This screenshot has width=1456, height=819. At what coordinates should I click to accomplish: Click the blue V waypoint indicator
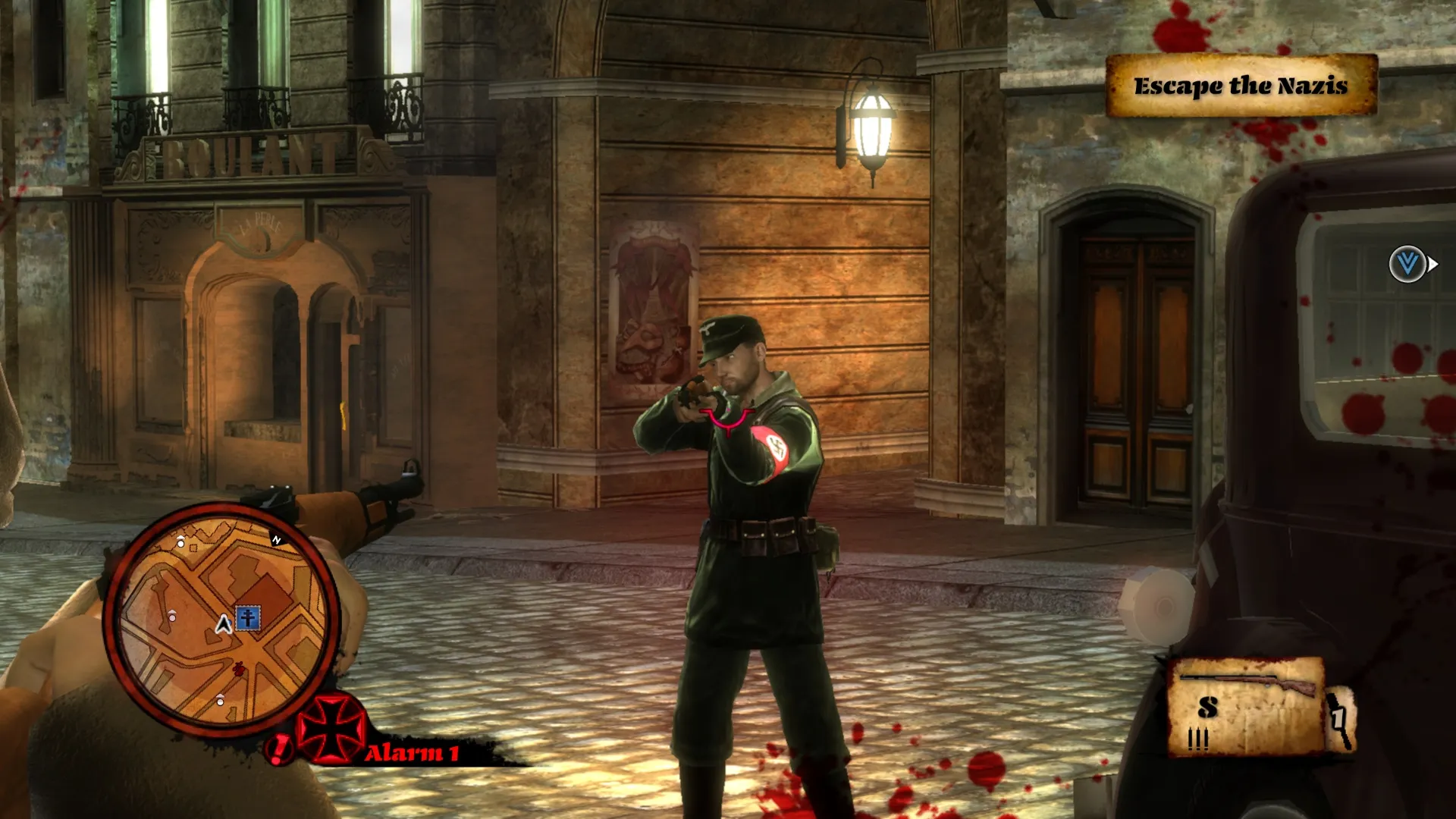coord(1407,264)
